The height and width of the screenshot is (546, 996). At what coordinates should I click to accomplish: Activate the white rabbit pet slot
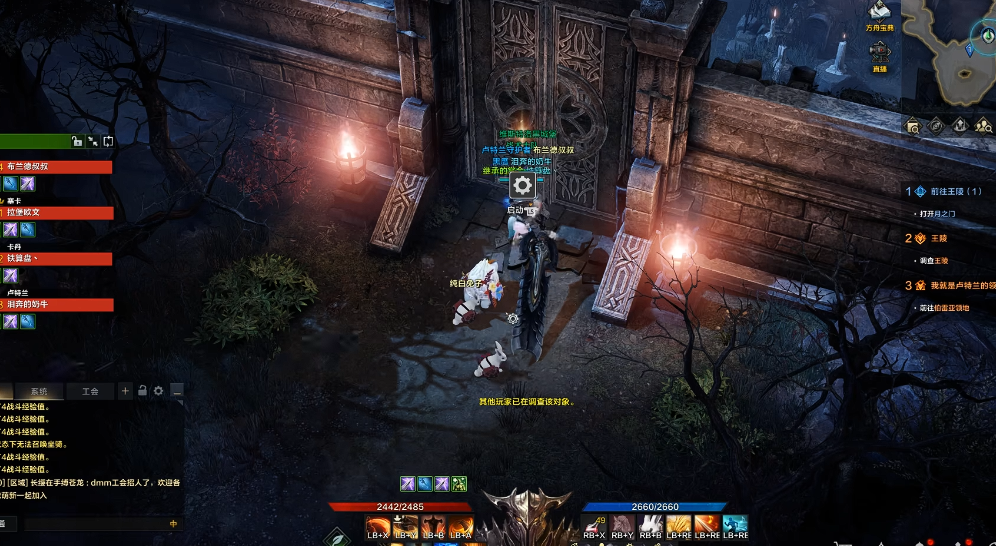(650, 525)
